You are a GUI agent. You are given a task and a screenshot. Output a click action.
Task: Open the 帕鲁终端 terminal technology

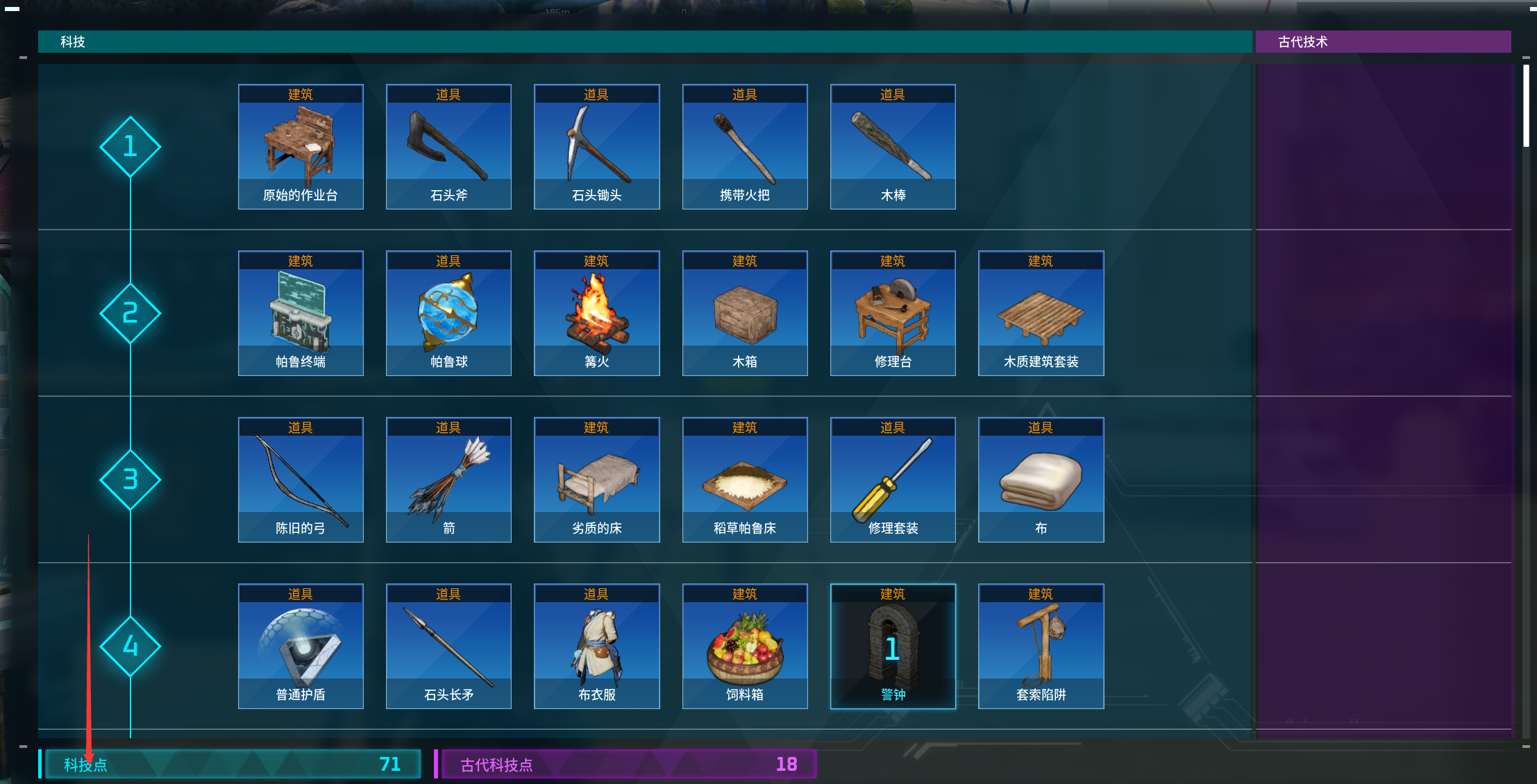tap(301, 314)
